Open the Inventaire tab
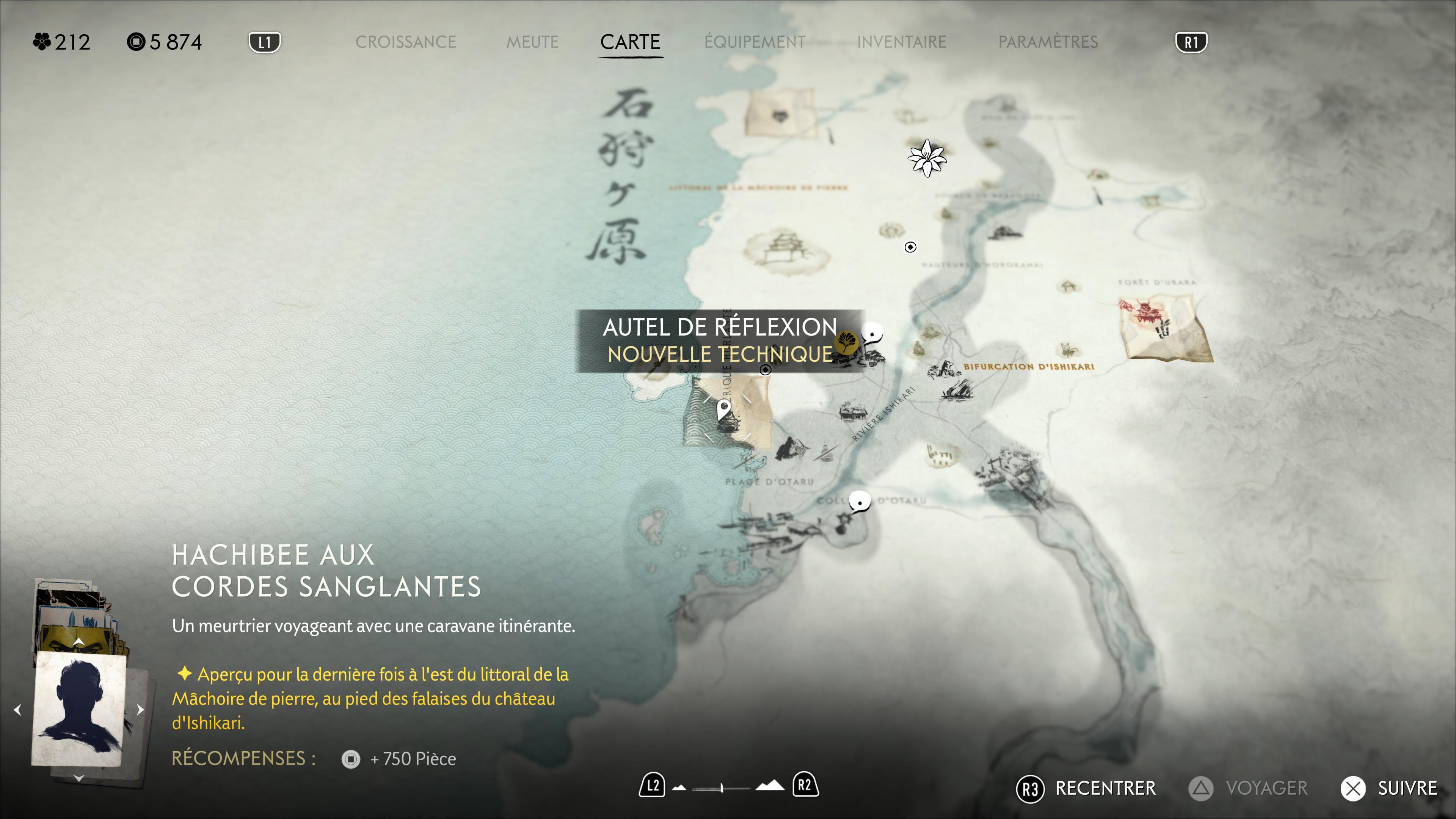This screenshot has width=1456, height=819. tap(902, 42)
